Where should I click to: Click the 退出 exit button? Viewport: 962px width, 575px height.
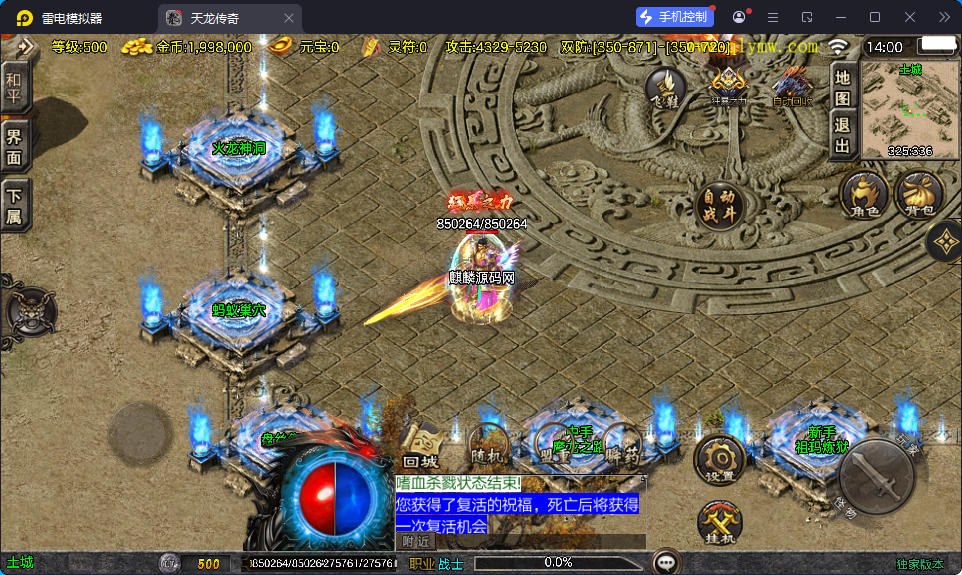tap(843, 137)
